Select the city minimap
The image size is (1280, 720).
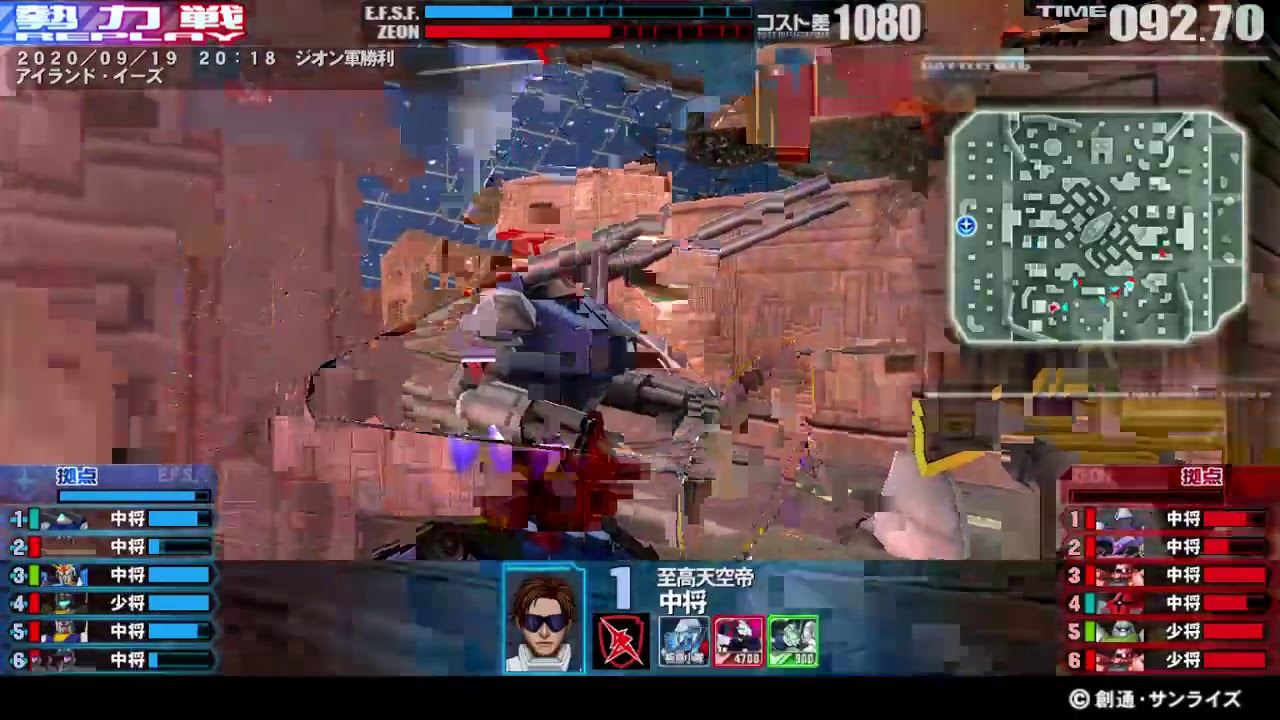1098,227
